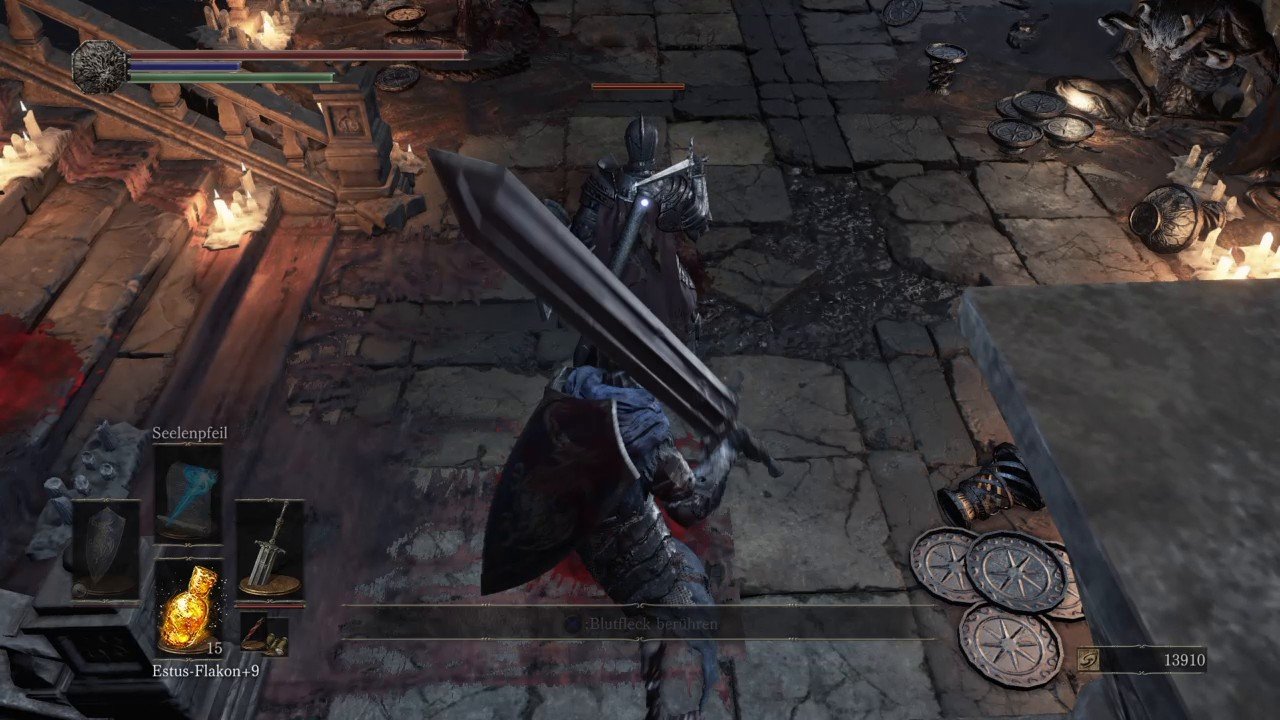
Task: Use the Estus-Flakon+9 flask slot
Action: [189, 607]
